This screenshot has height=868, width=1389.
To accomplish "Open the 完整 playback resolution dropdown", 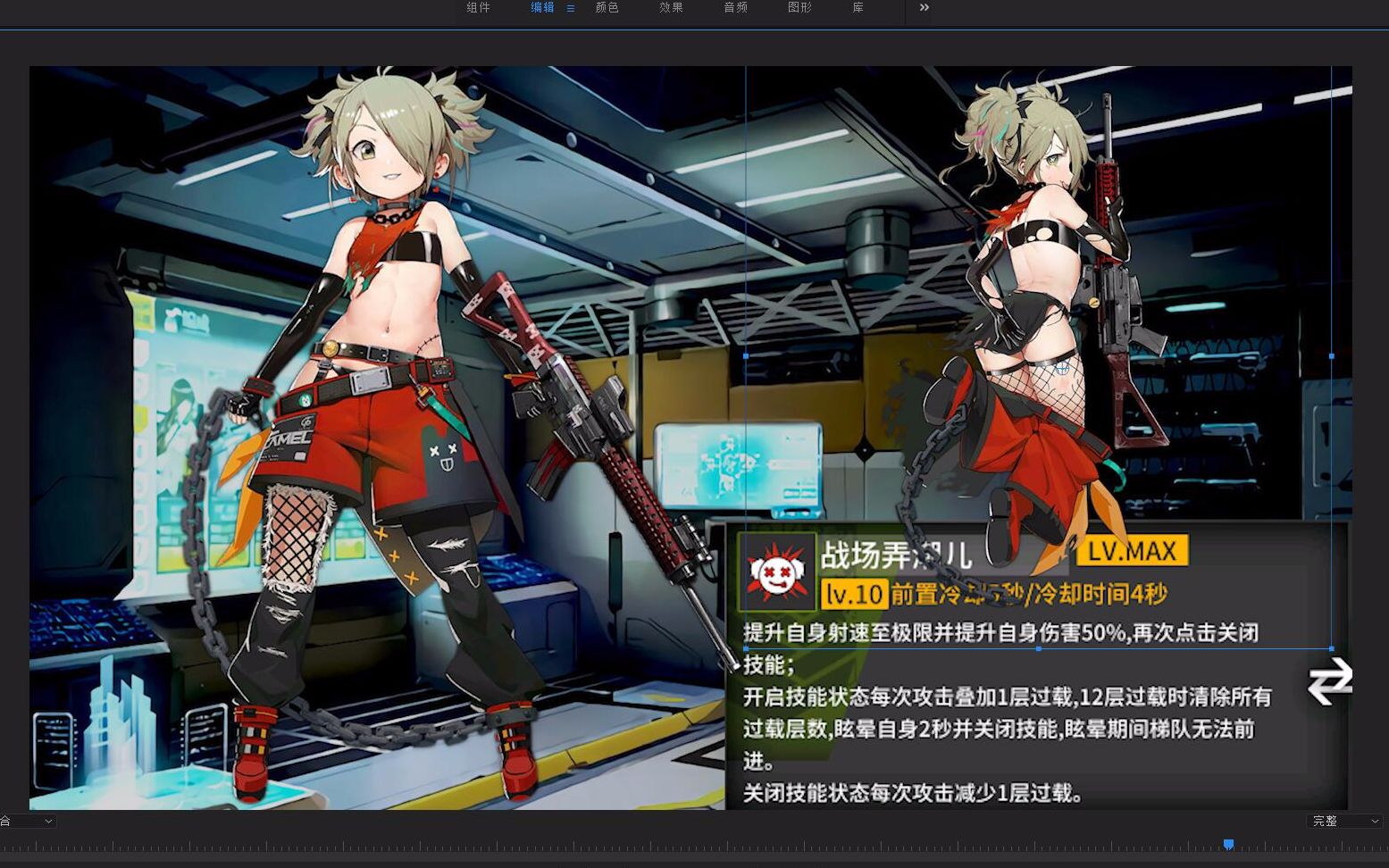I will tap(1343, 821).
